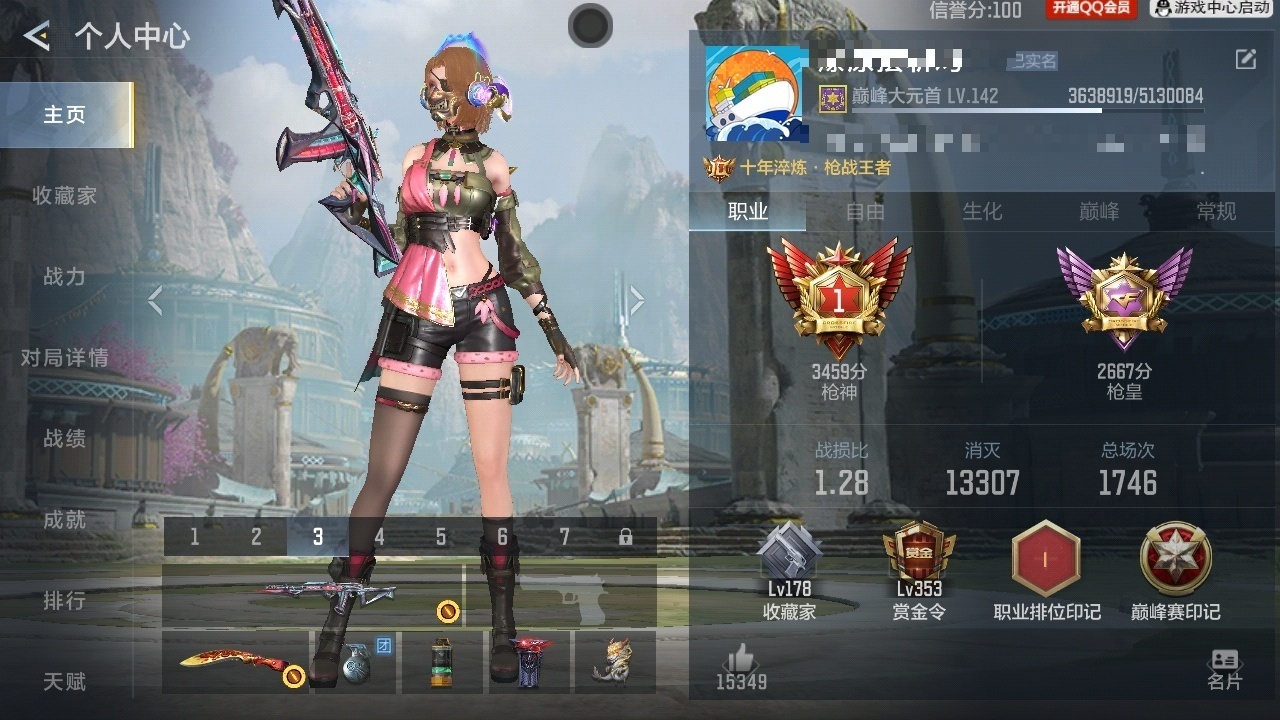The image size is (1280, 720).
Task: Open 对局详情 match details
Action: coord(65,358)
